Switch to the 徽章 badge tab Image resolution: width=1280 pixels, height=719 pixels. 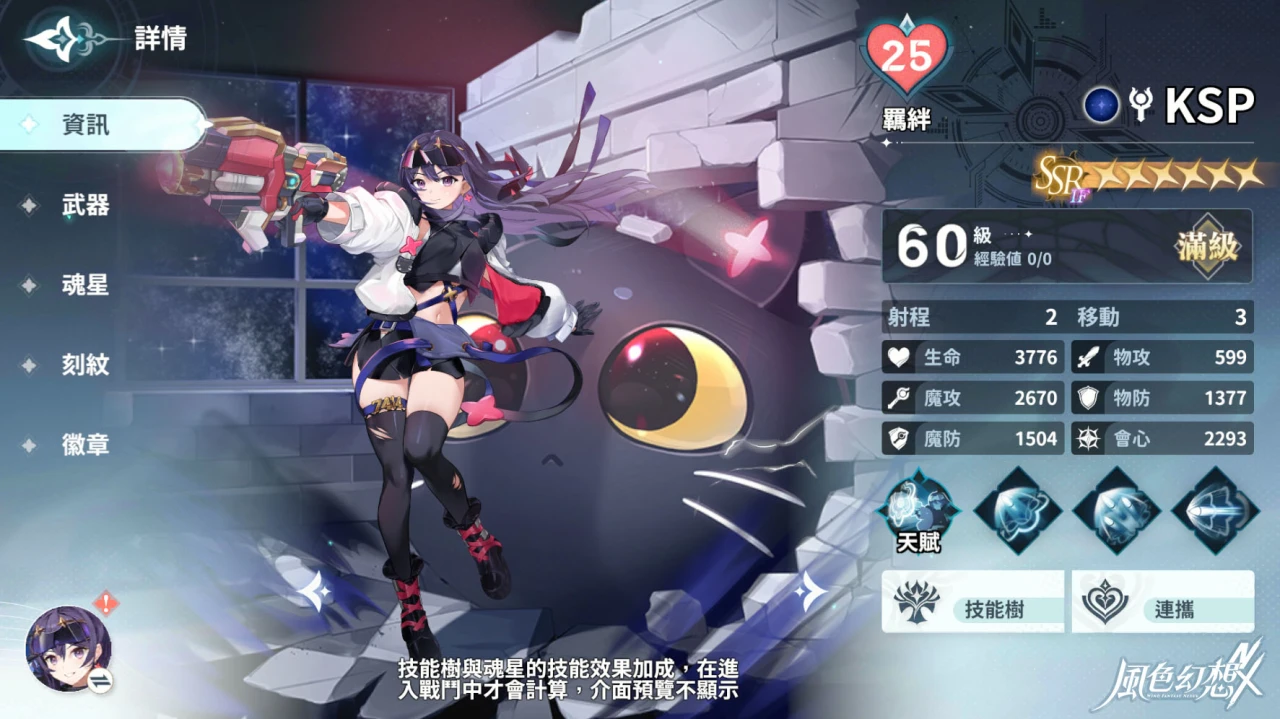[86, 446]
